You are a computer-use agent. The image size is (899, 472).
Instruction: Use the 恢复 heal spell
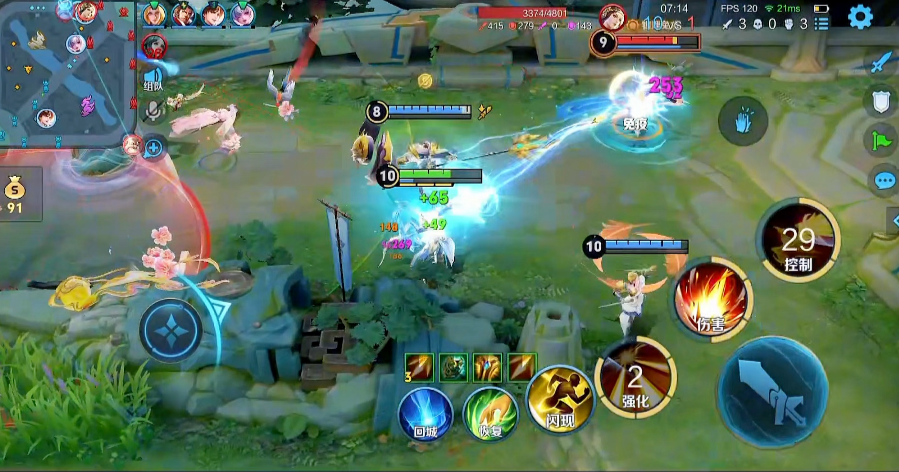click(489, 414)
